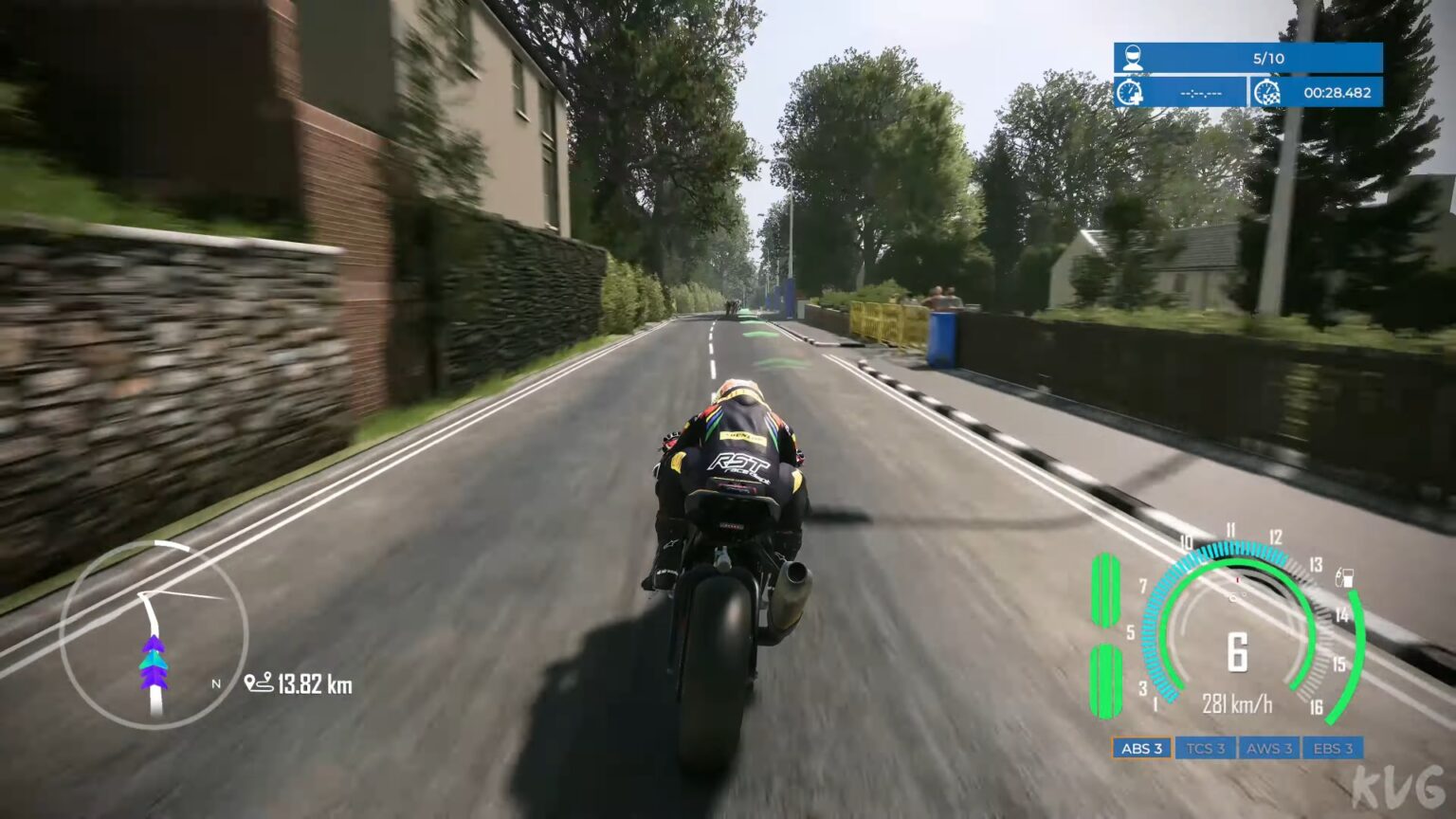Select the AWS 3 assist tab
Viewport: 1456px width, 819px height.
[1269, 748]
